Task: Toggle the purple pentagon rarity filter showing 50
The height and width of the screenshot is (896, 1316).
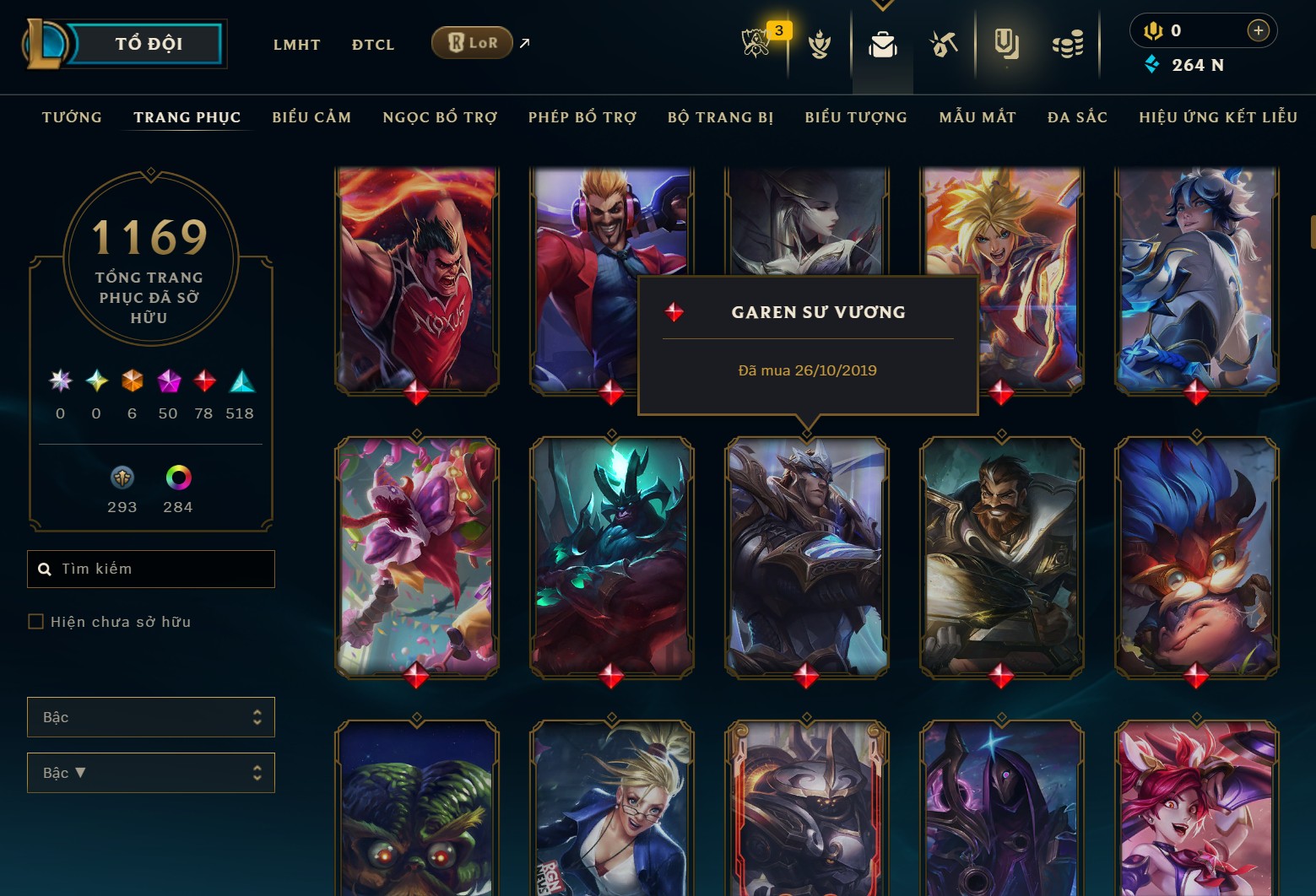Action: pos(168,381)
